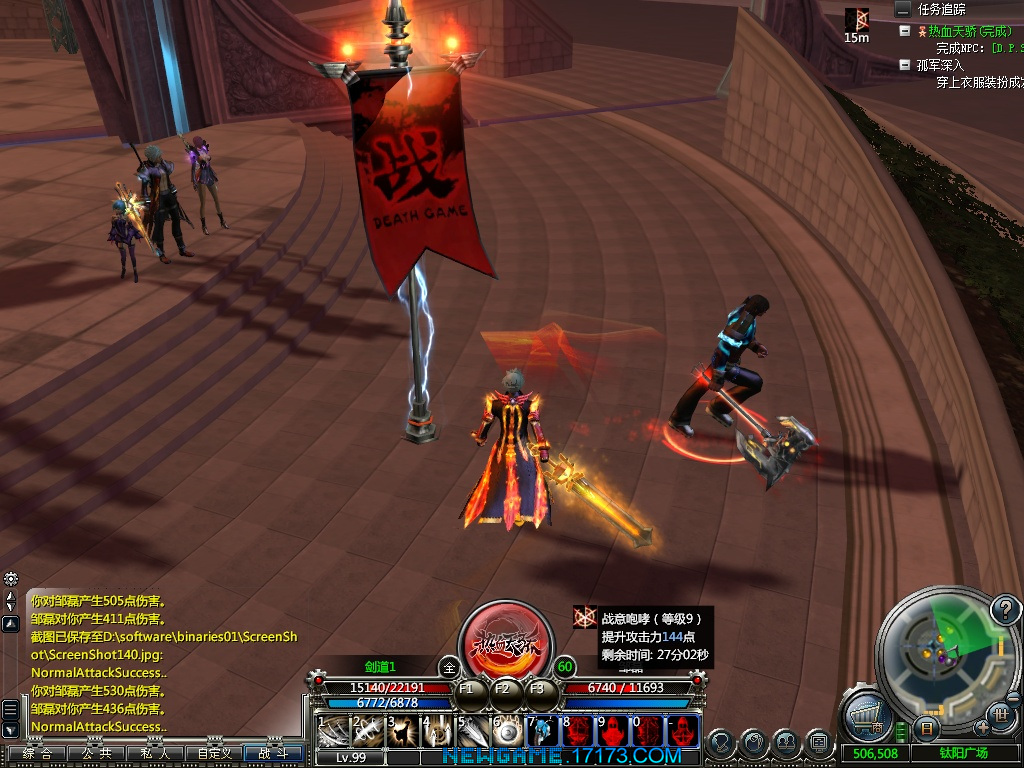
Task: Activate the glowing fist skill in slot 3
Action: (x=402, y=730)
